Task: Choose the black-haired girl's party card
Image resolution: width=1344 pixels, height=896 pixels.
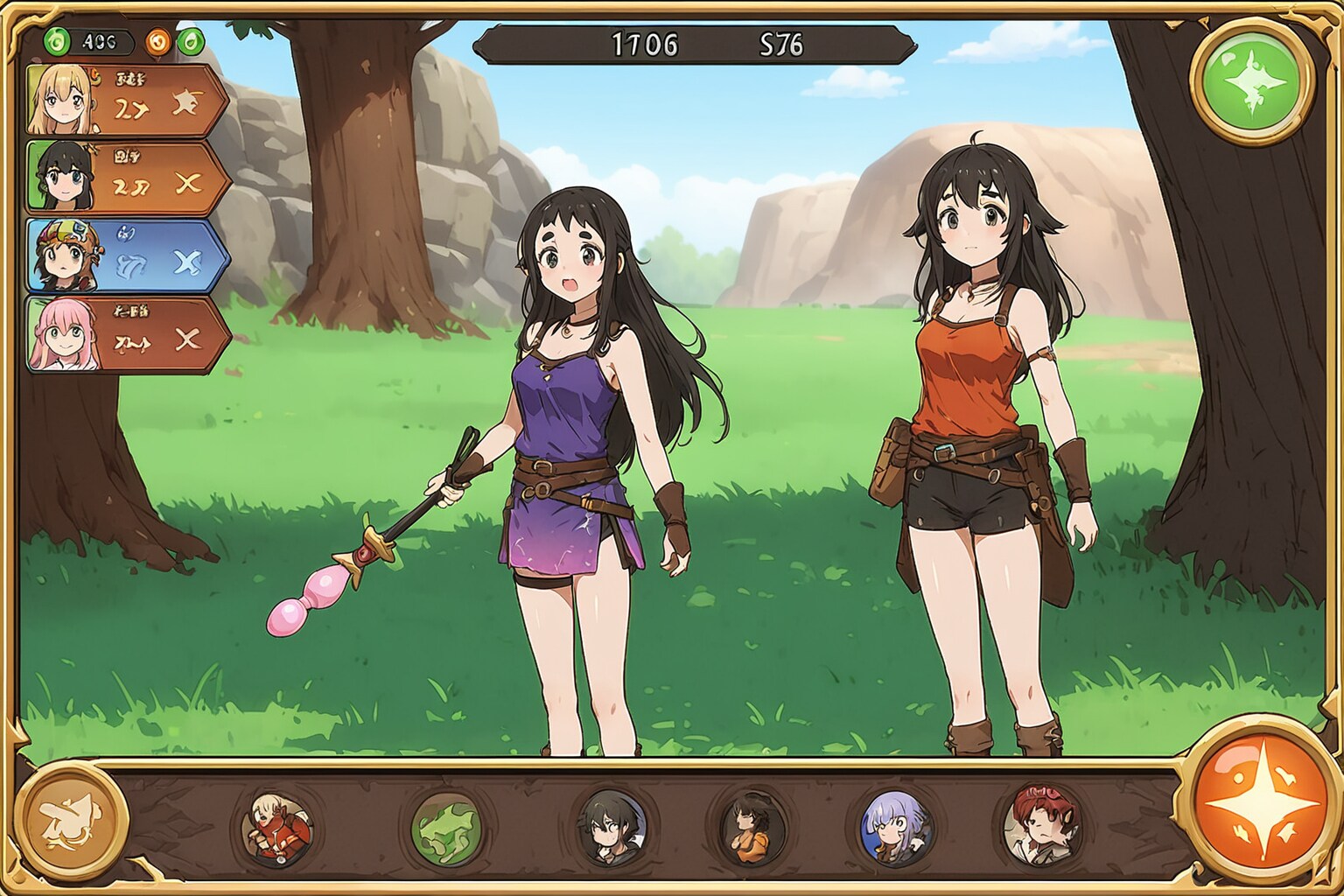Action: (x=127, y=178)
